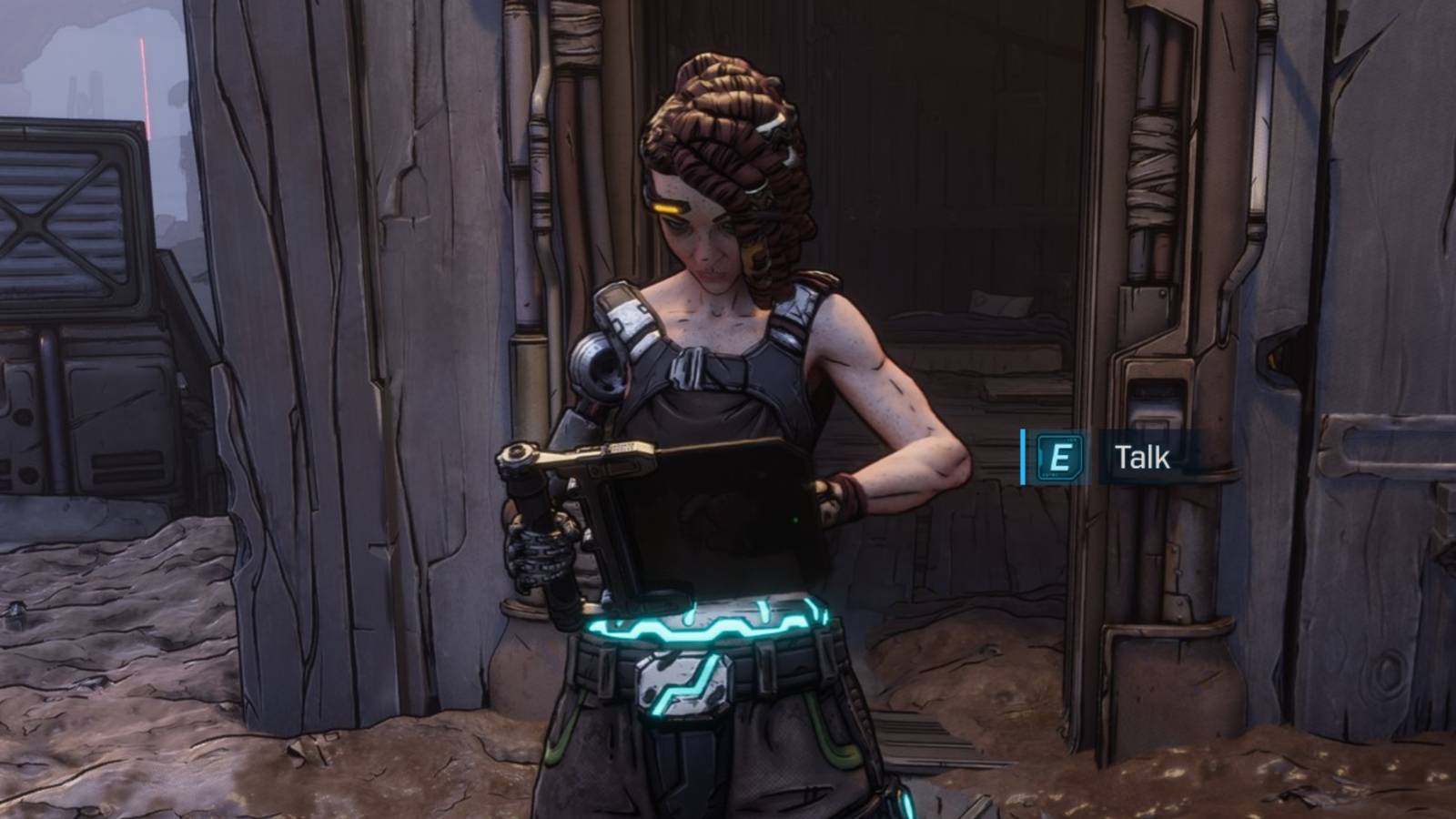This screenshot has height=819, width=1456.
Task: Select the yellow eyepiece implant on her brow
Action: 669,207
